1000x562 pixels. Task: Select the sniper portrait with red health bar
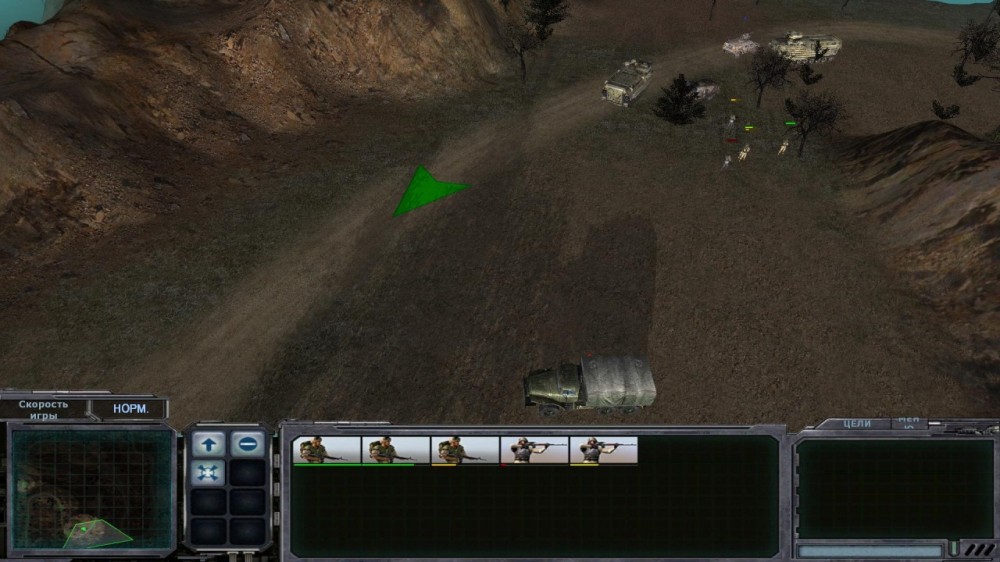pos(534,451)
